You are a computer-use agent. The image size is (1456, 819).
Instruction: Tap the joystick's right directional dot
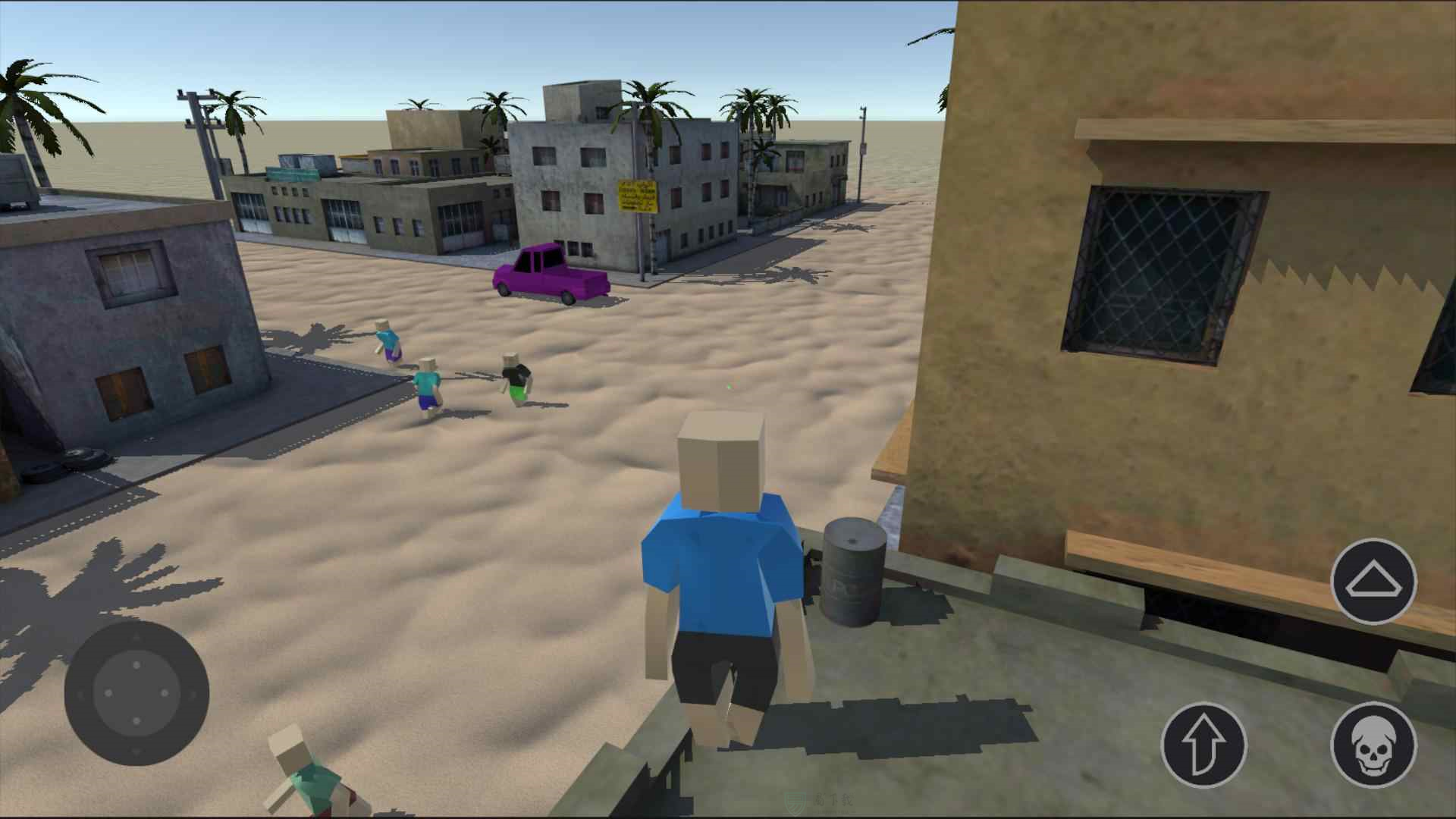pos(165,692)
